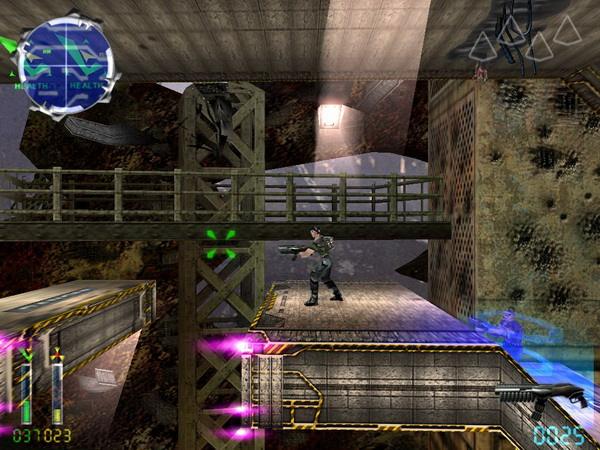The image size is (600, 450).
Task: Select the equipped shotgun weapon icon
Action: [x=540, y=395]
